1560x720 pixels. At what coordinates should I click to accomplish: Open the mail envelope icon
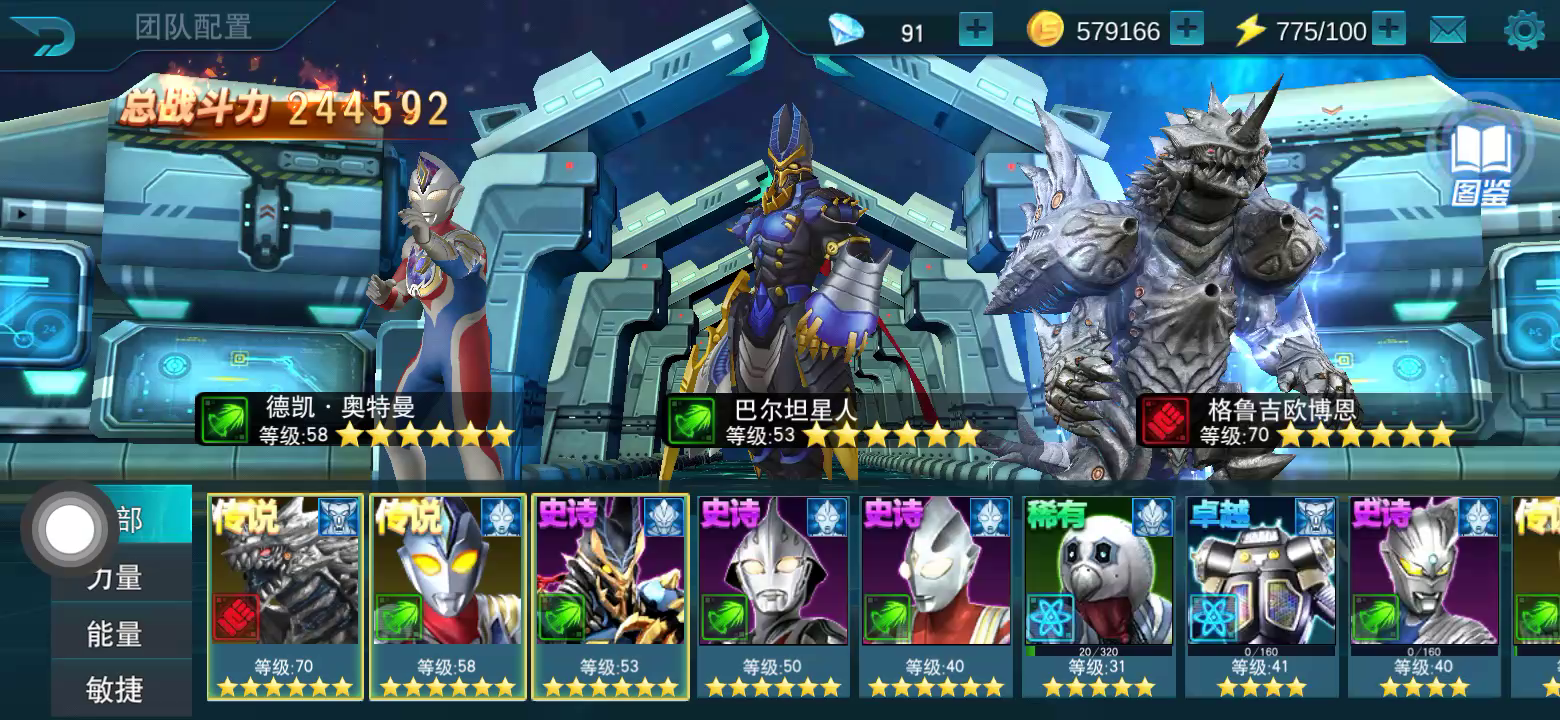[x=1447, y=31]
